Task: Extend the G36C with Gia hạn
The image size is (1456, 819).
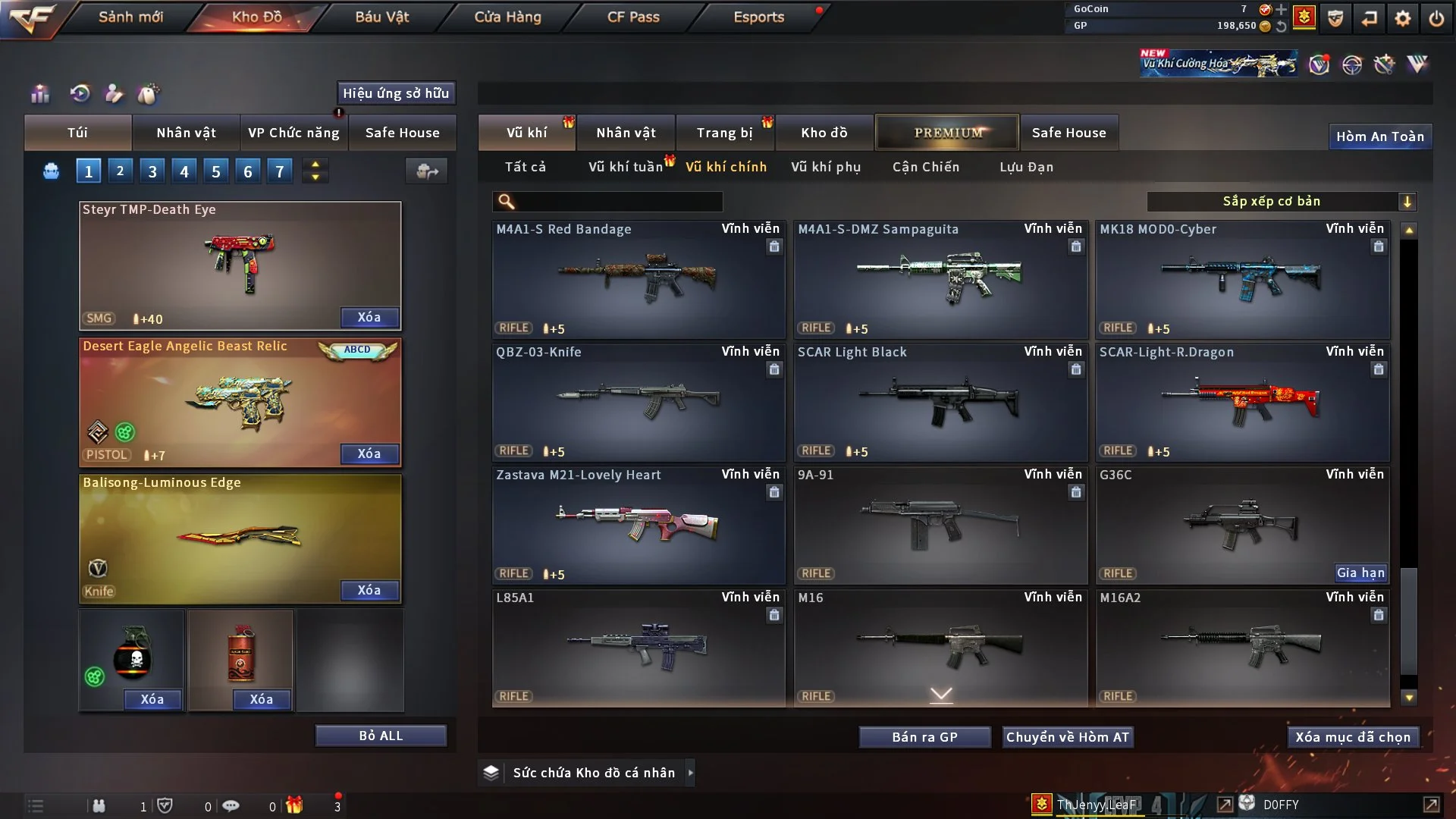Action: click(x=1360, y=573)
